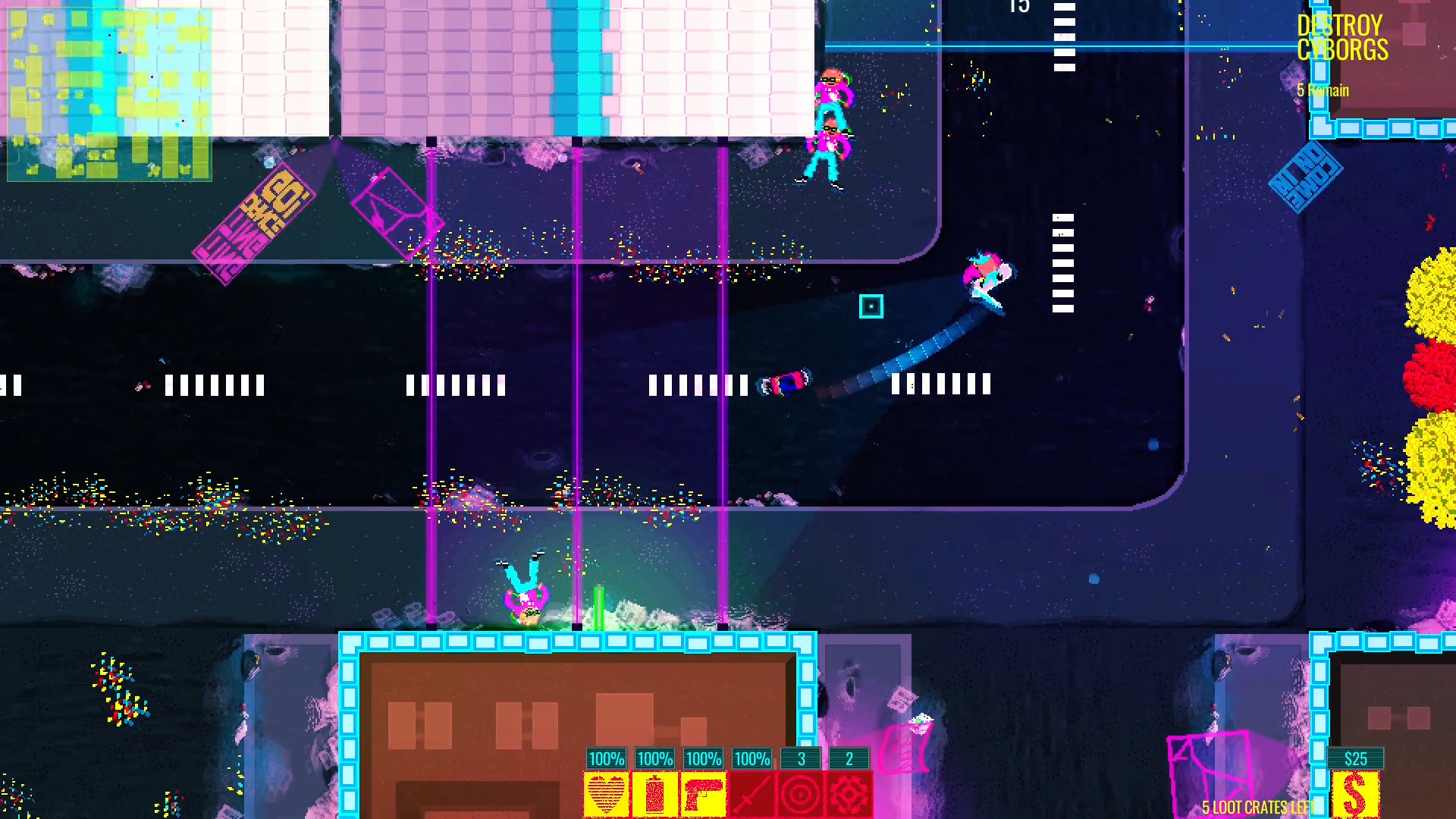This screenshot has width=1456, height=819.
Task: Select the heart health icon
Action: coord(605,792)
